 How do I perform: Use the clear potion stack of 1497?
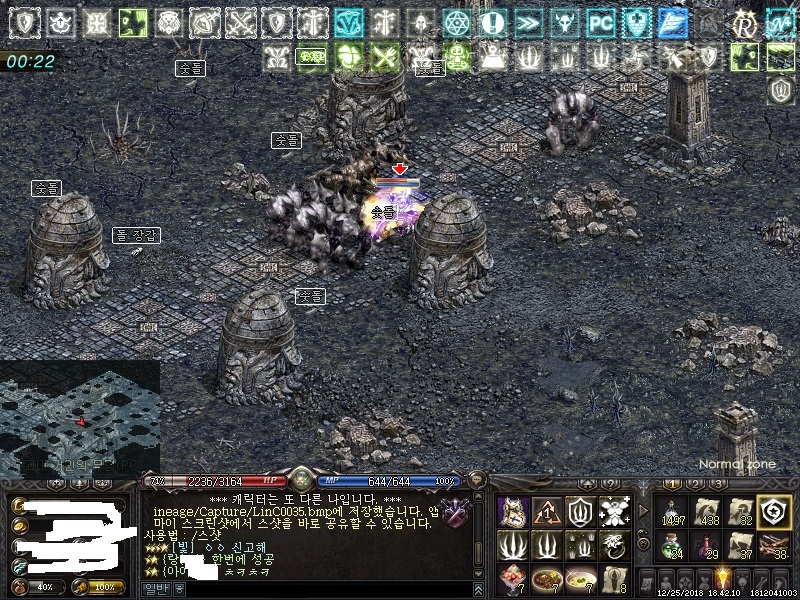pos(673,512)
